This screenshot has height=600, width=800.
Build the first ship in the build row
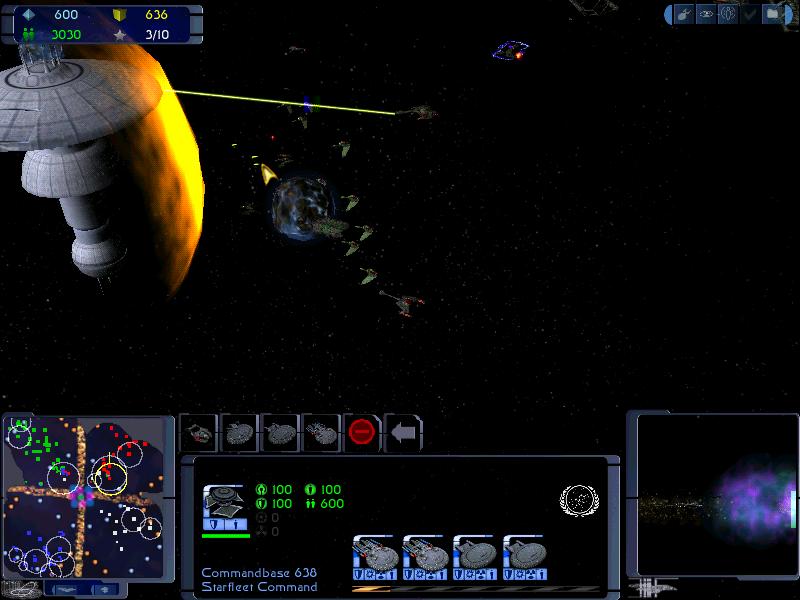[x=199, y=433]
